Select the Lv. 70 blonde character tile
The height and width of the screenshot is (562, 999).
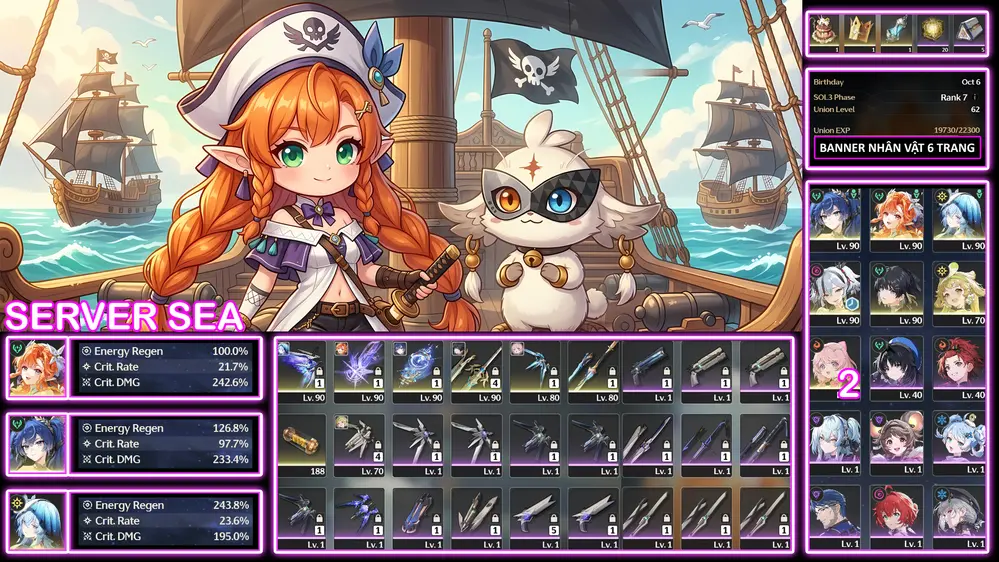[x=959, y=293]
